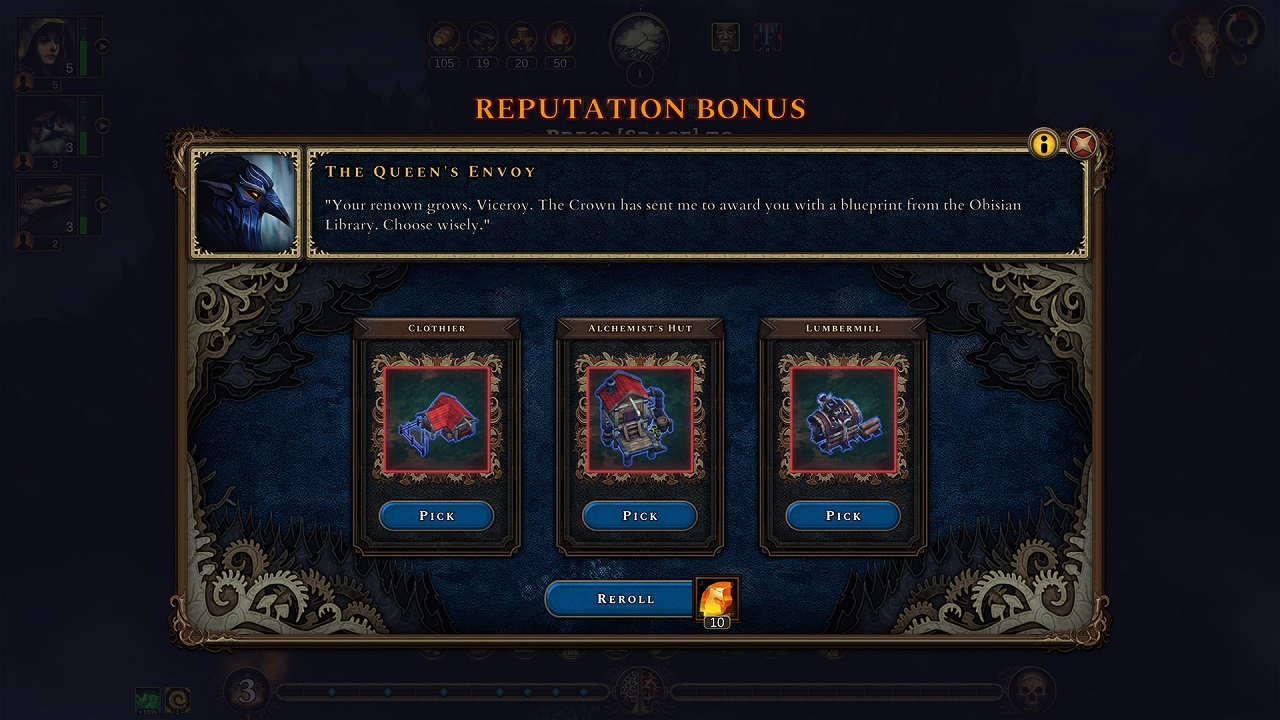The height and width of the screenshot is (720, 1280).
Task: Pick the Clothier blueprint
Action: coord(436,515)
